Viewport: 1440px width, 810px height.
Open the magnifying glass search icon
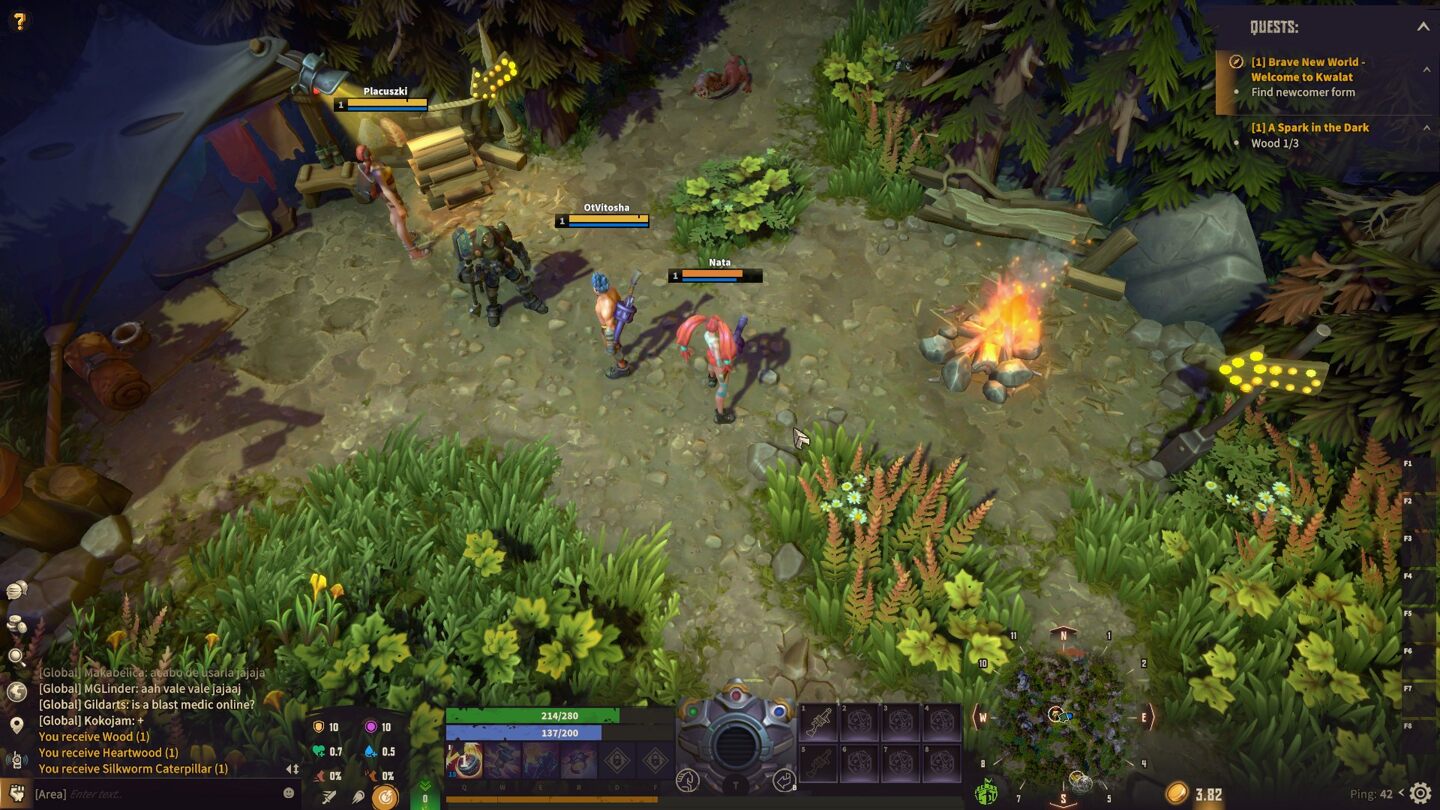(x=16, y=657)
